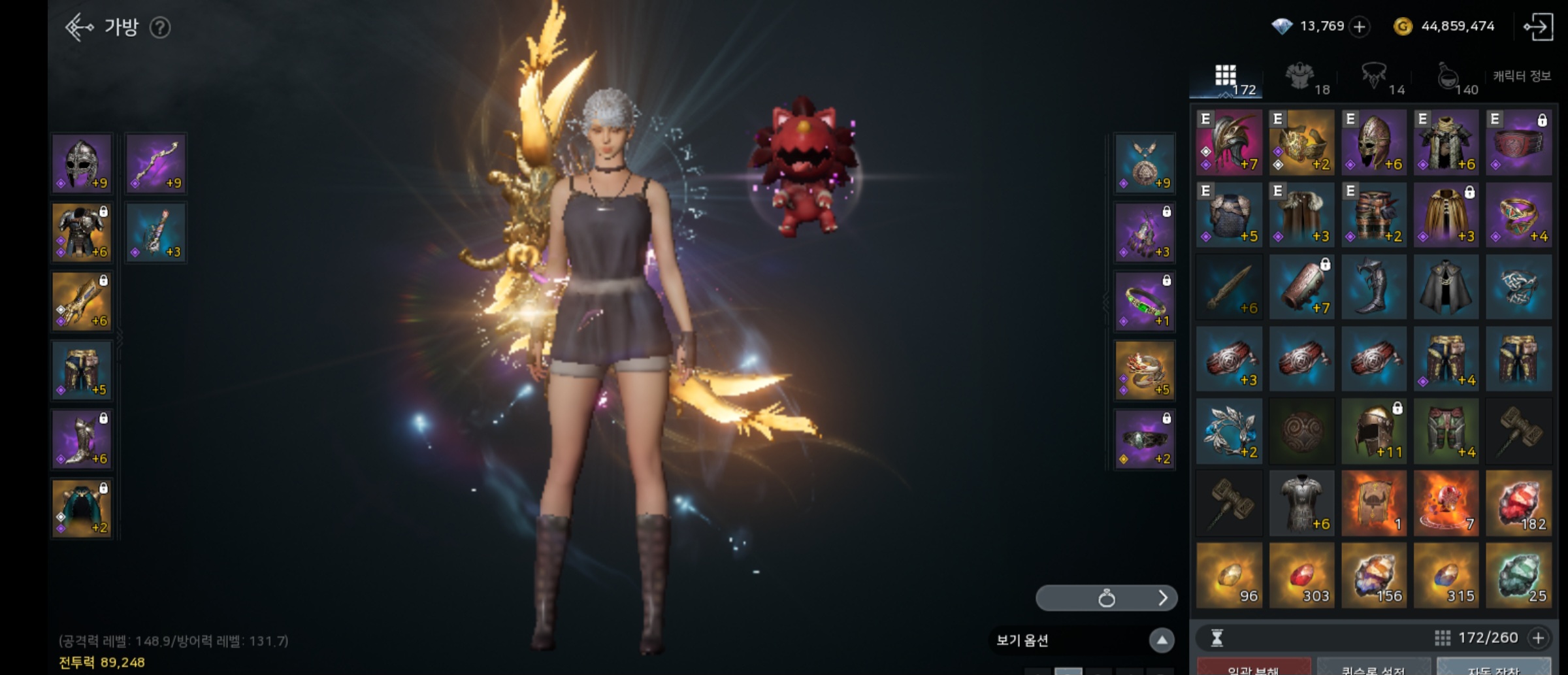The image size is (1568, 675).
Task: Select the +7 winged helmet in bag
Action: (1229, 142)
